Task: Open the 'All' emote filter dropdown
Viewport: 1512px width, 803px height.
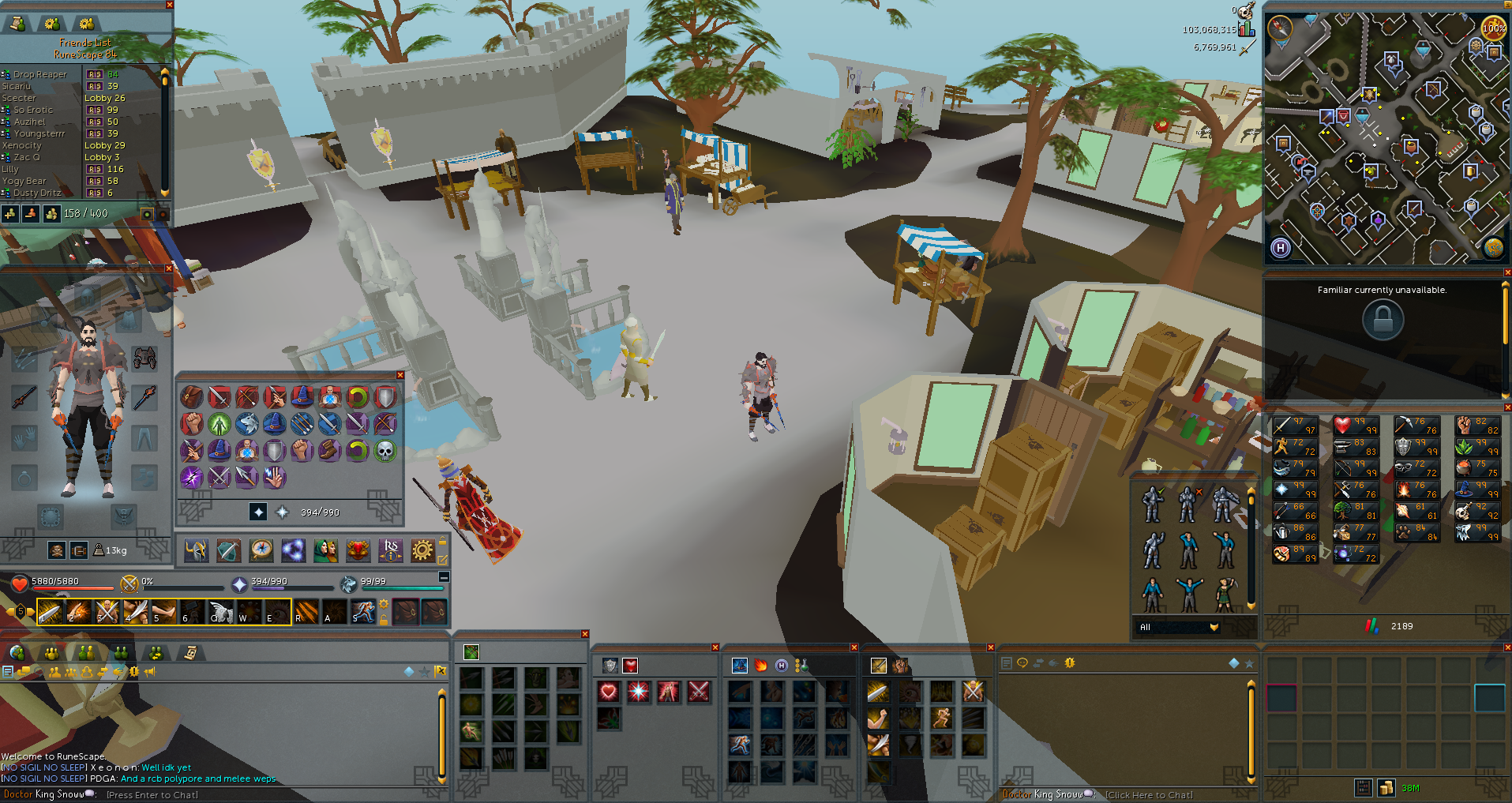Action: click(1178, 626)
